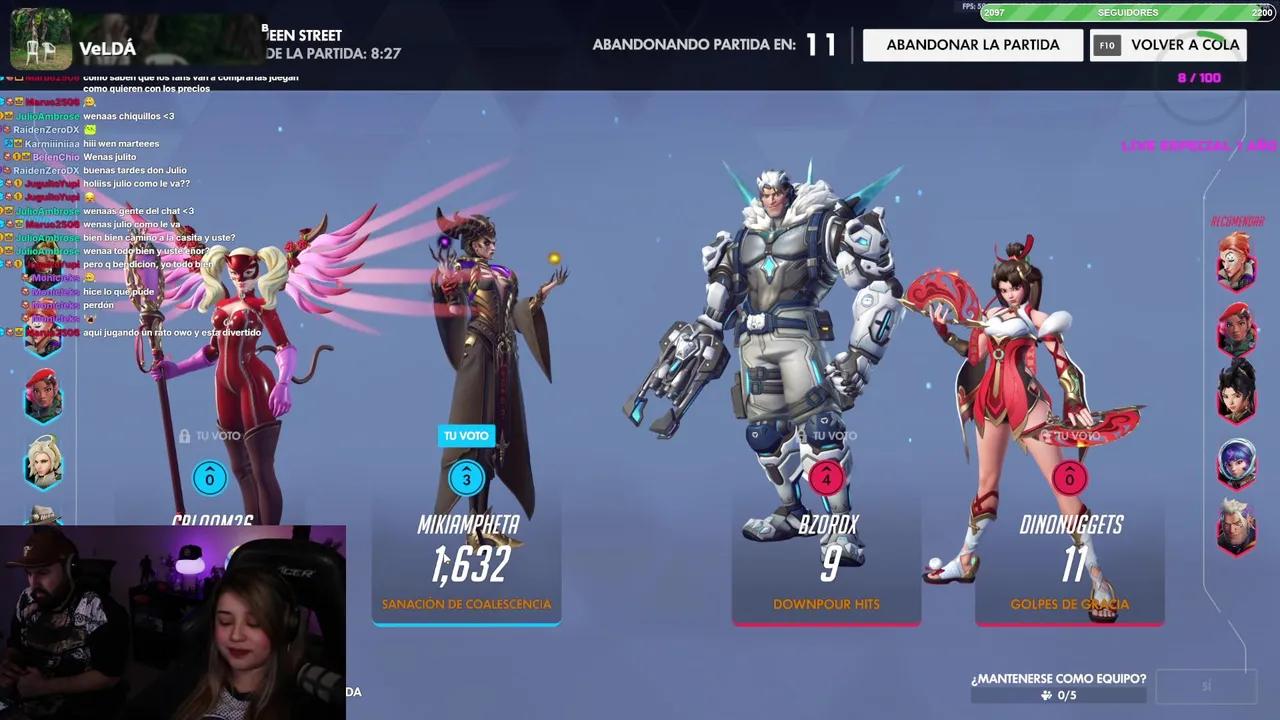Click VOLVER A COLA to requeue
This screenshot has width=1280, height=720.
tap(1184, 45)
